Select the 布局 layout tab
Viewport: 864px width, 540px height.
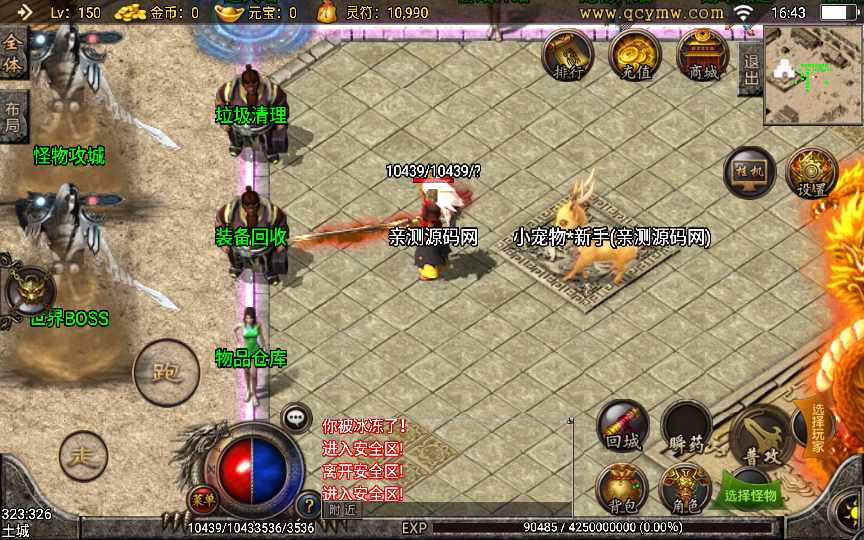12,115
